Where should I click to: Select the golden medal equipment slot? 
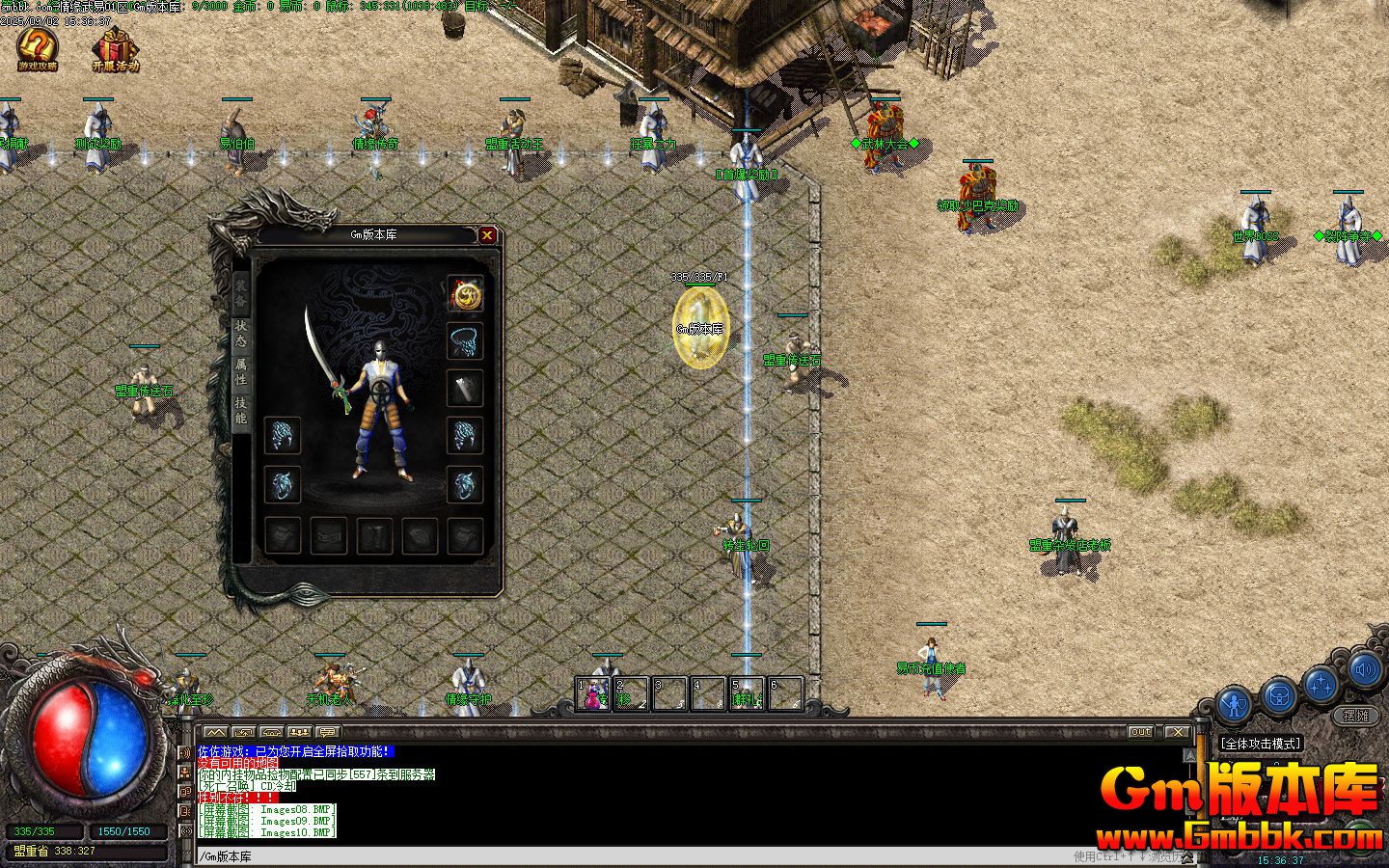tap(465, 295)
